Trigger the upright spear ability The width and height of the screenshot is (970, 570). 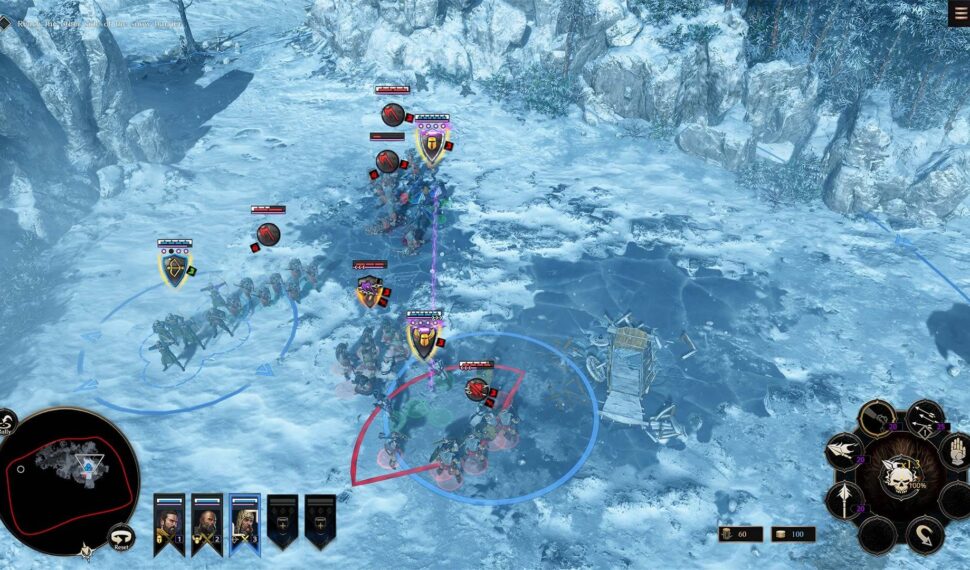pyautogui.click(x=843, y=498)
